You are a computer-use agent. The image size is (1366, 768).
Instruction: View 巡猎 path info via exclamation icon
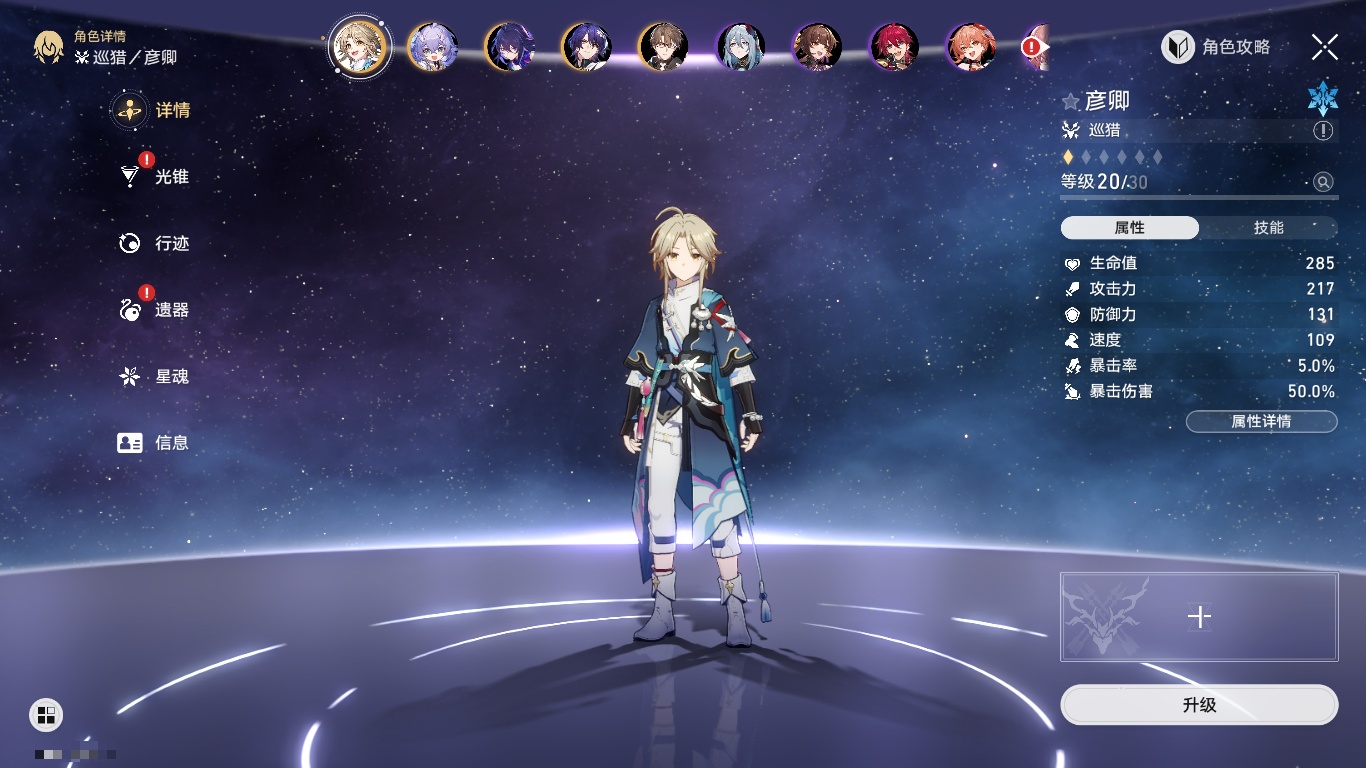pyautogui.click(x=1323, y=131)
